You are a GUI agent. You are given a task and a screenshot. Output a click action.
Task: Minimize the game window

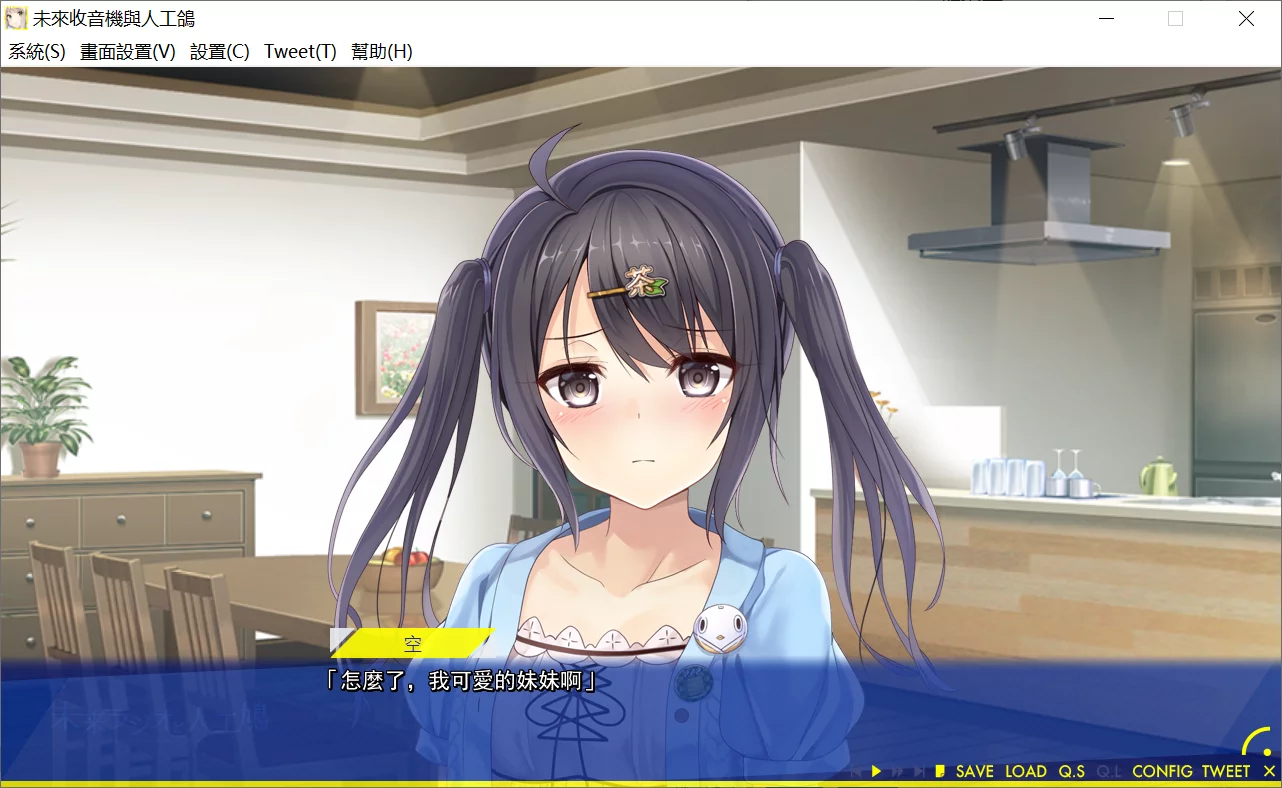[1106, 19]
